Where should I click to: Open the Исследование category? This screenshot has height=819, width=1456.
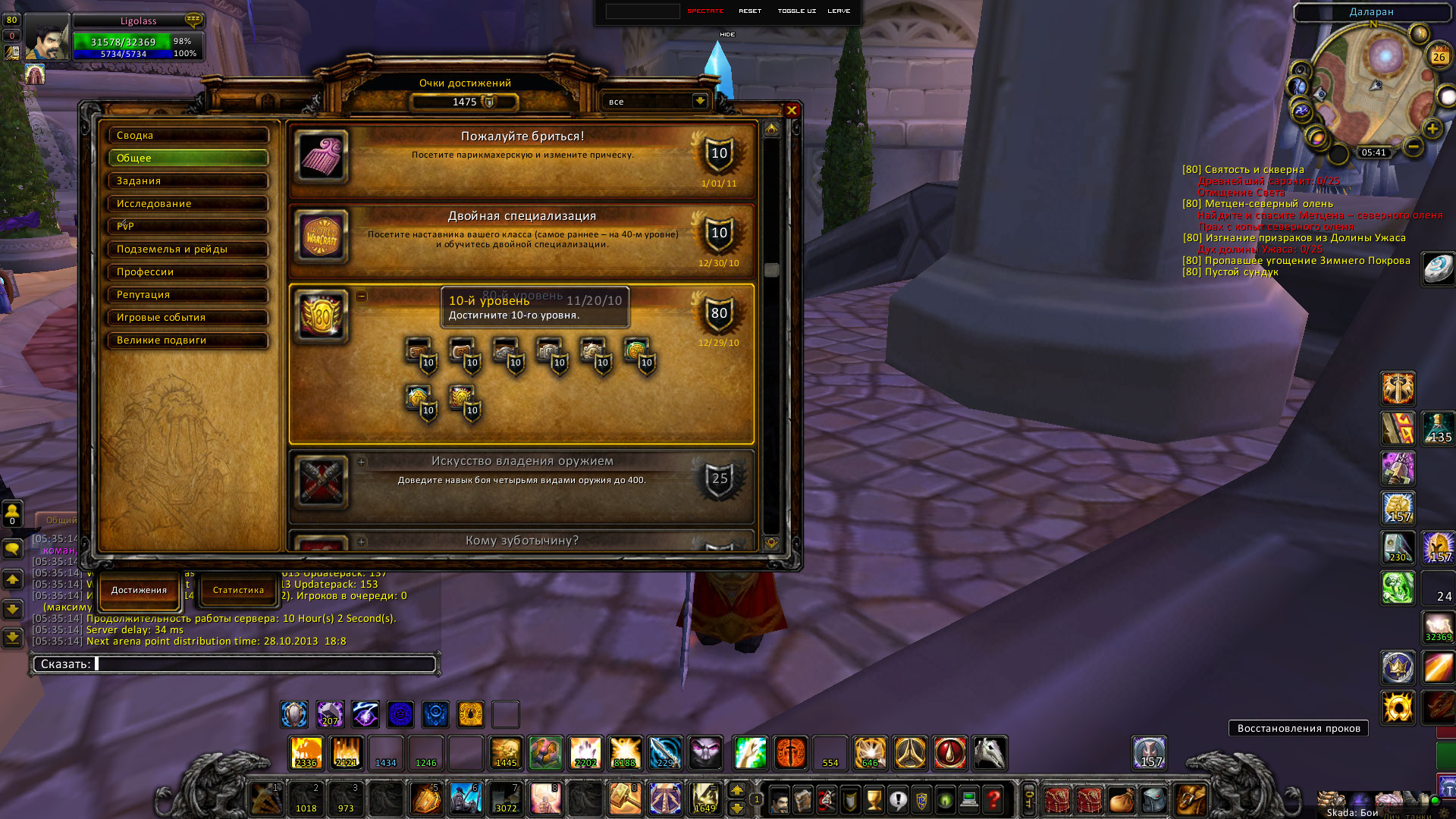coord(188,204)
